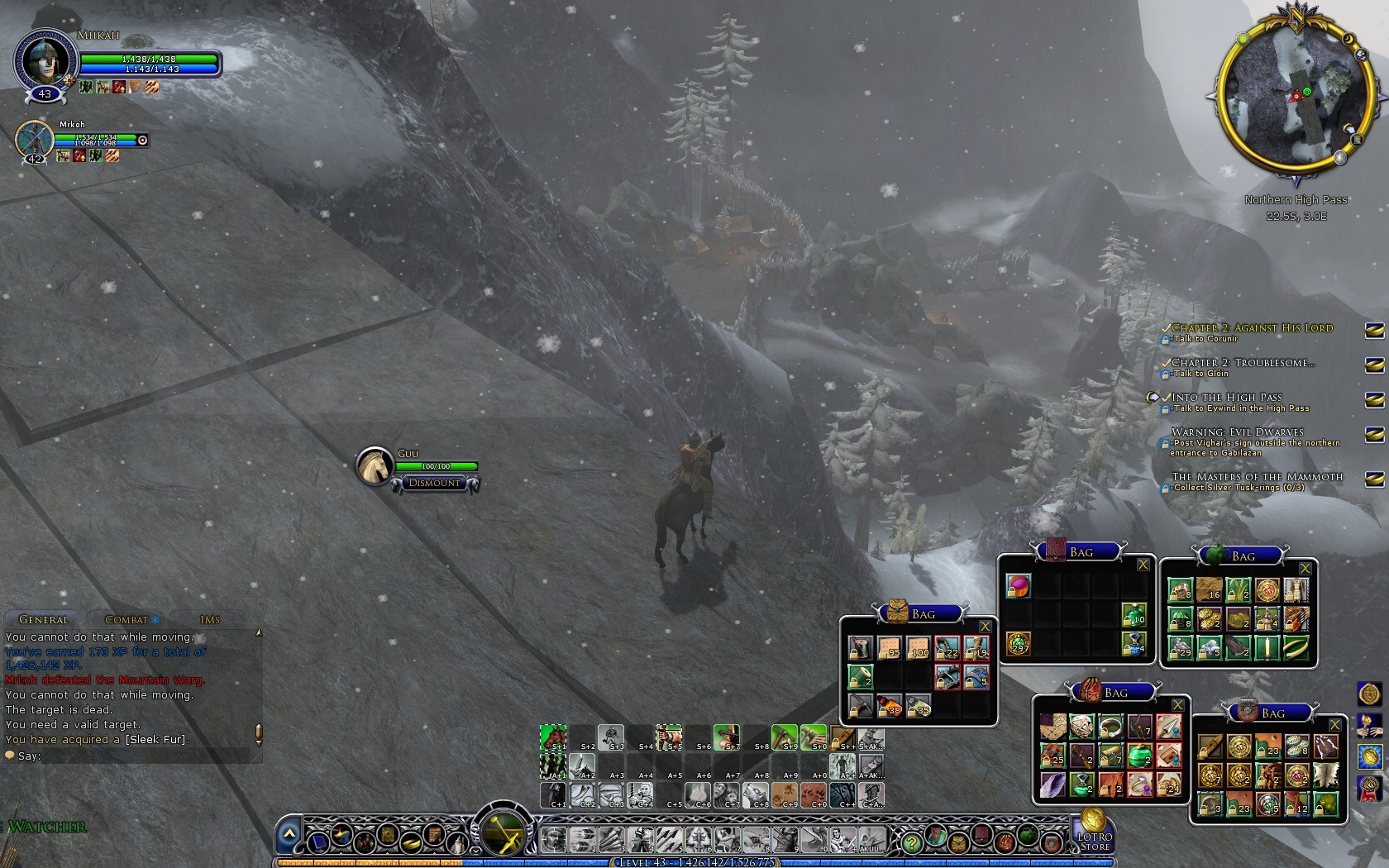Expand the main menu arrow button
Viewport: 1389px width, 868px height.
click(289, 835)
